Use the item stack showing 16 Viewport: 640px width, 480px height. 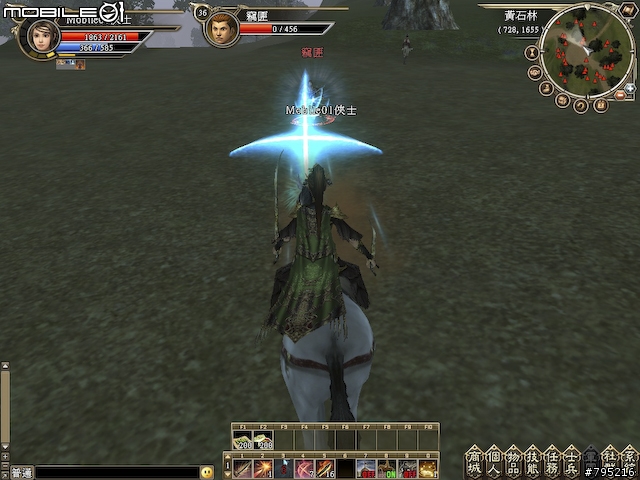click(x=325, y=468)
